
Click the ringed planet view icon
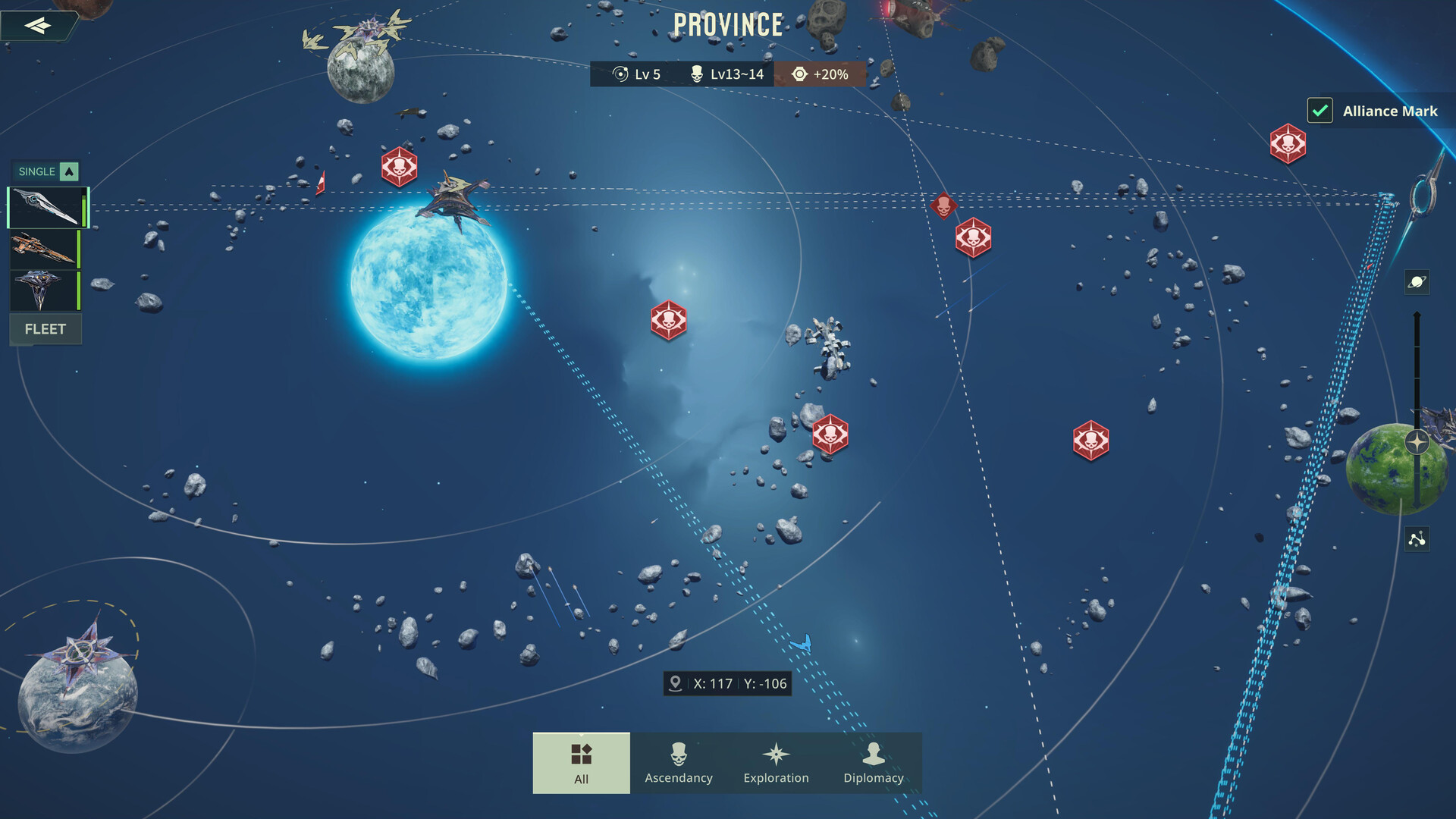click(x=1417, y=282)
